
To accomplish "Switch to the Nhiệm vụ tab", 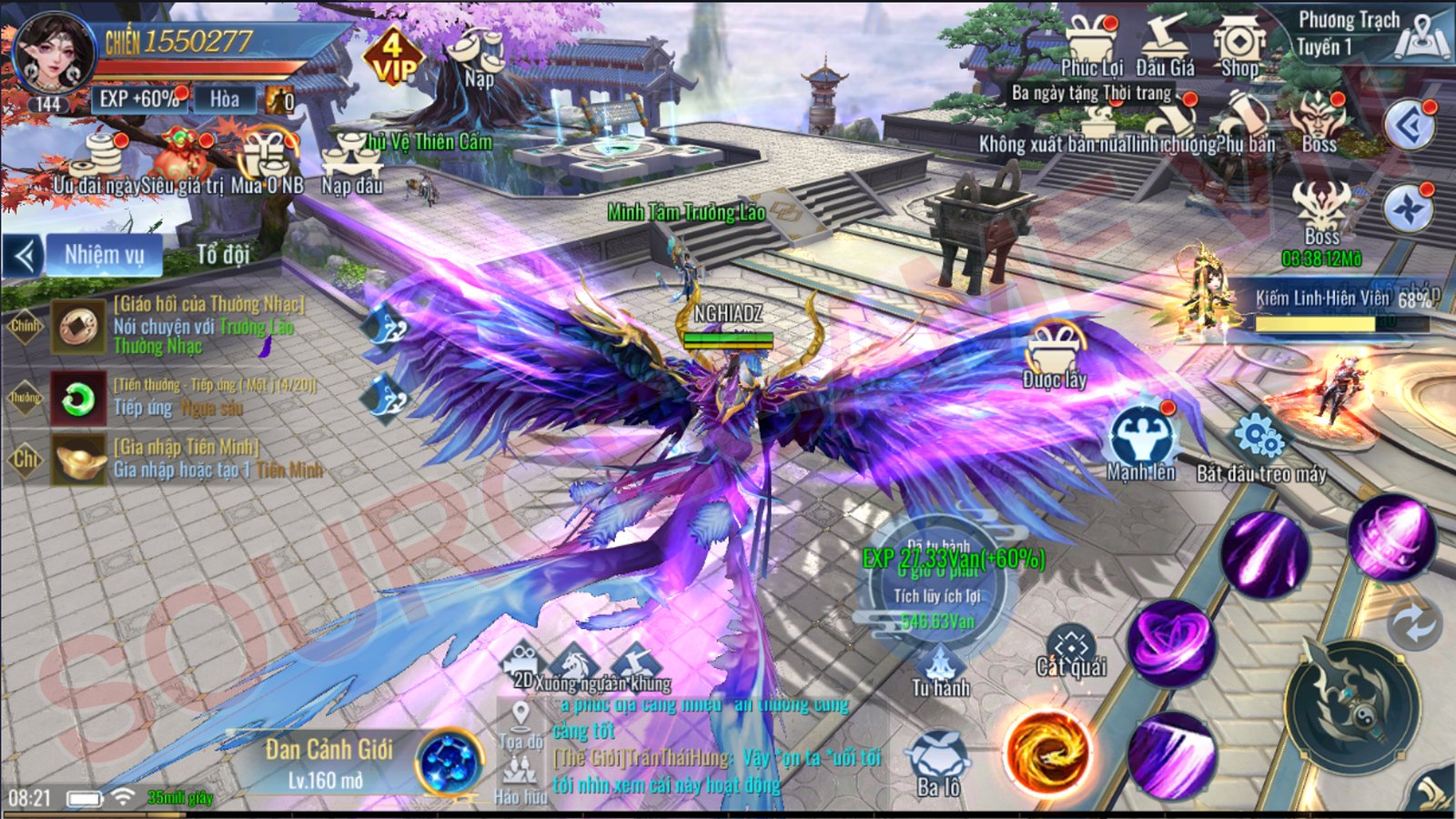I will click(x=104, y=256).
